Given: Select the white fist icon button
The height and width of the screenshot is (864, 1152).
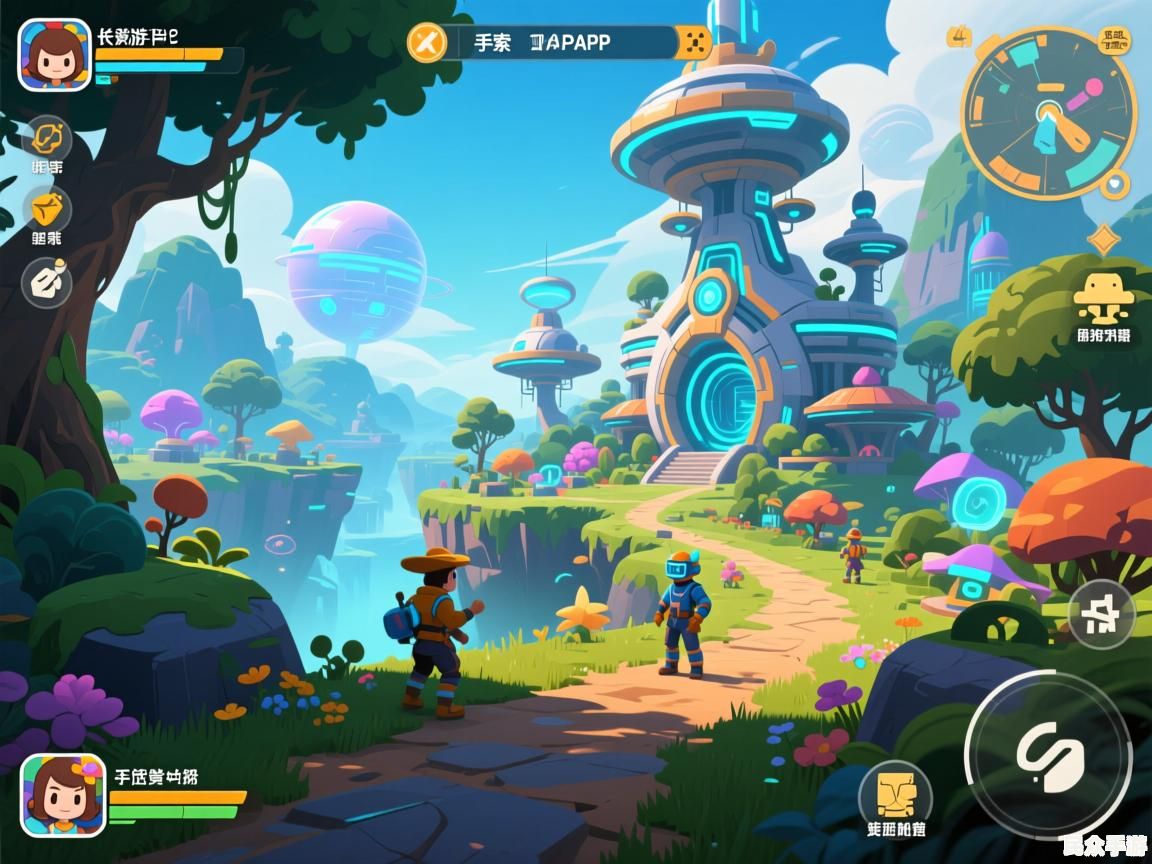Looking at the screenshot, I should tap(47, 281).
